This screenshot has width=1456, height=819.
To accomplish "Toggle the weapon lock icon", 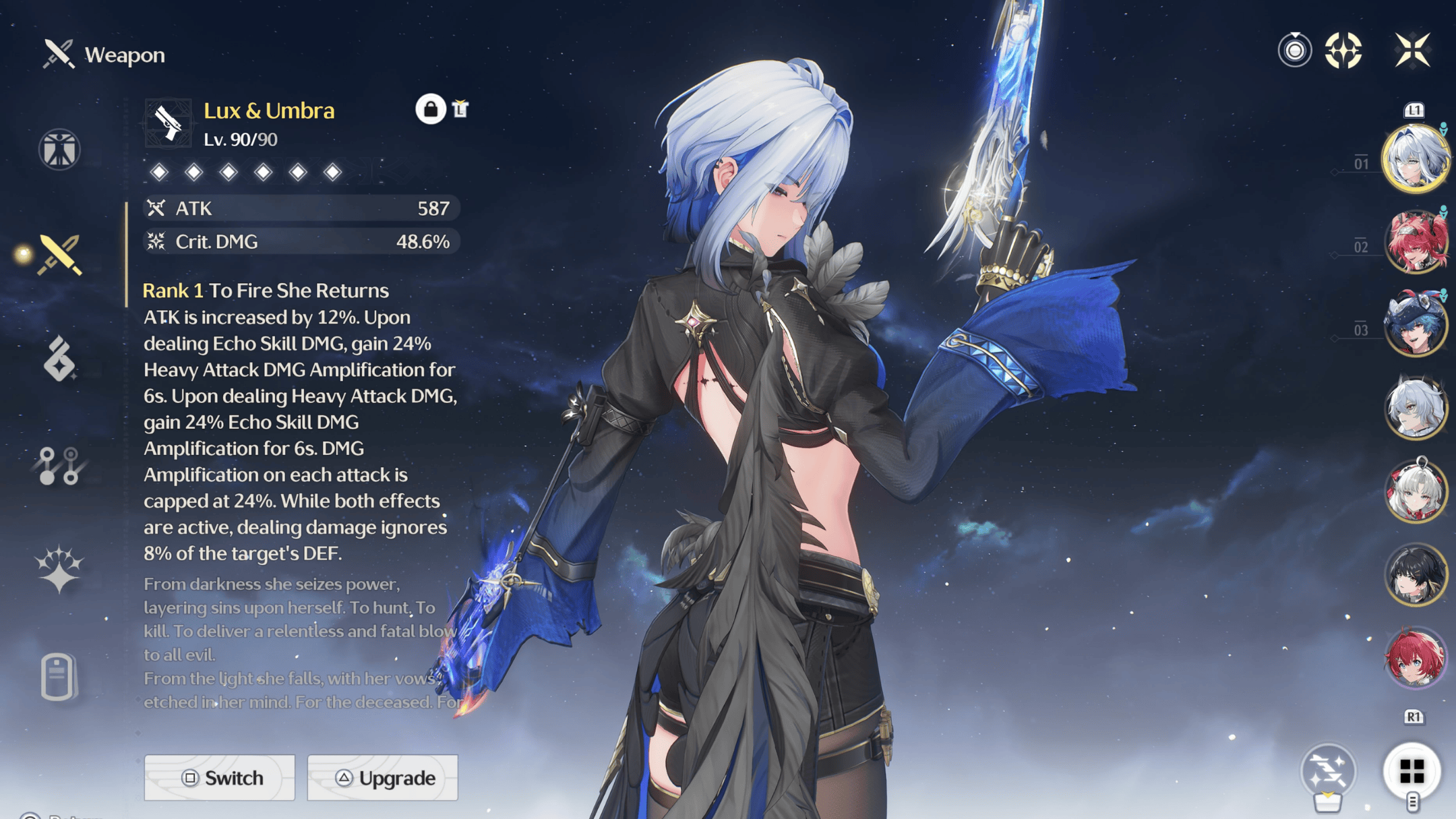I will coord(430,109).
